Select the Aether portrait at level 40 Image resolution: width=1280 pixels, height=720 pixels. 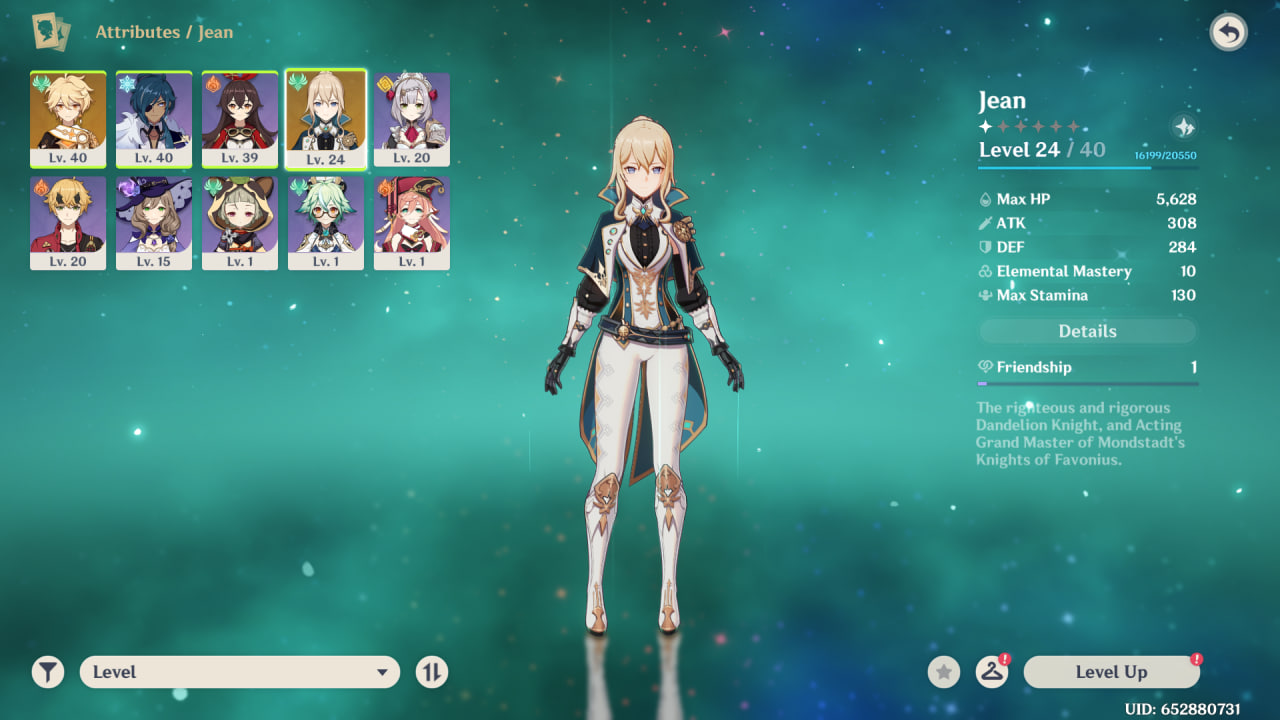(68, 118)
